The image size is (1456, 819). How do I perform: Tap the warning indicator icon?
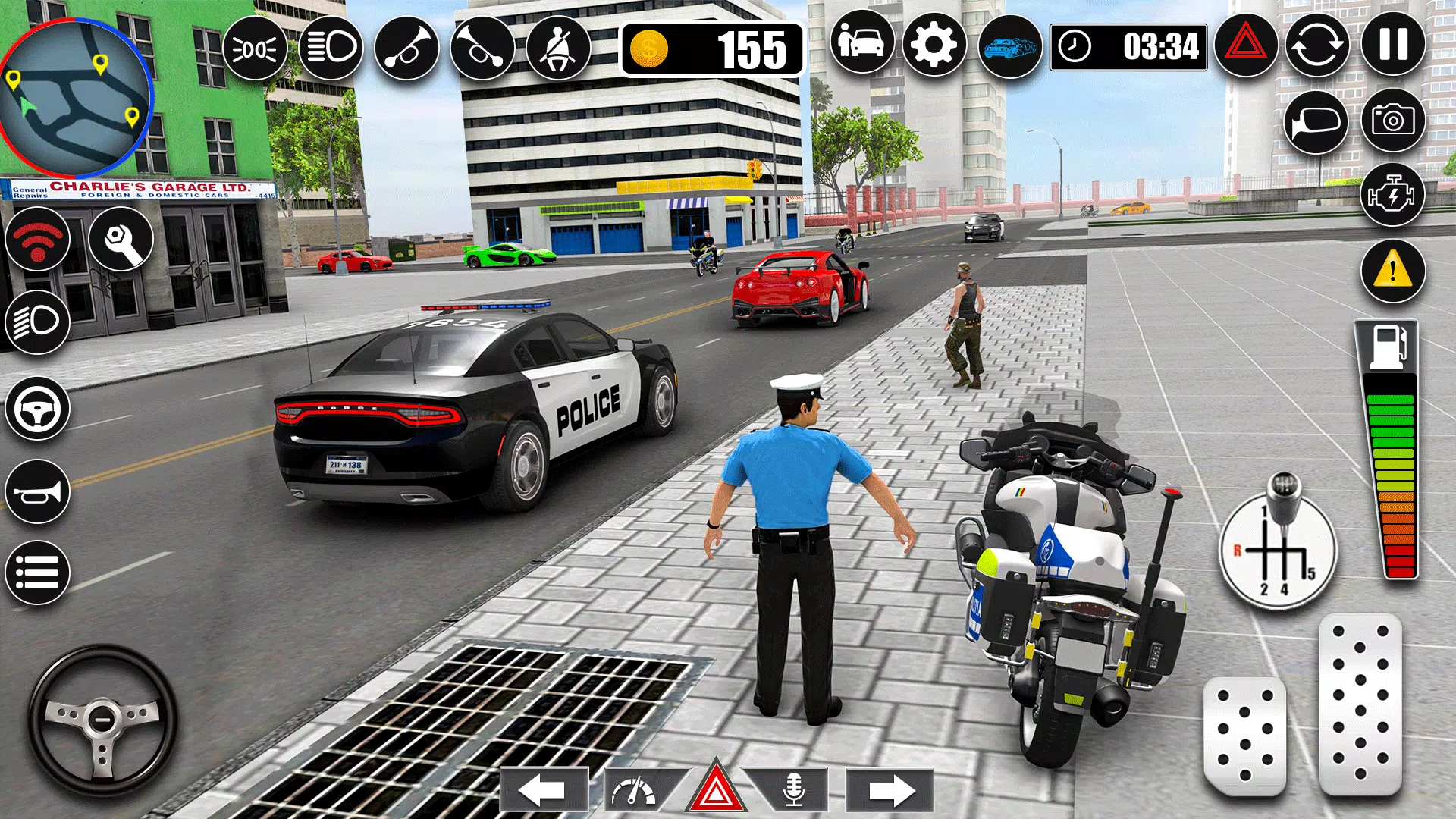pyautogui.click(x=1392, y=270)
